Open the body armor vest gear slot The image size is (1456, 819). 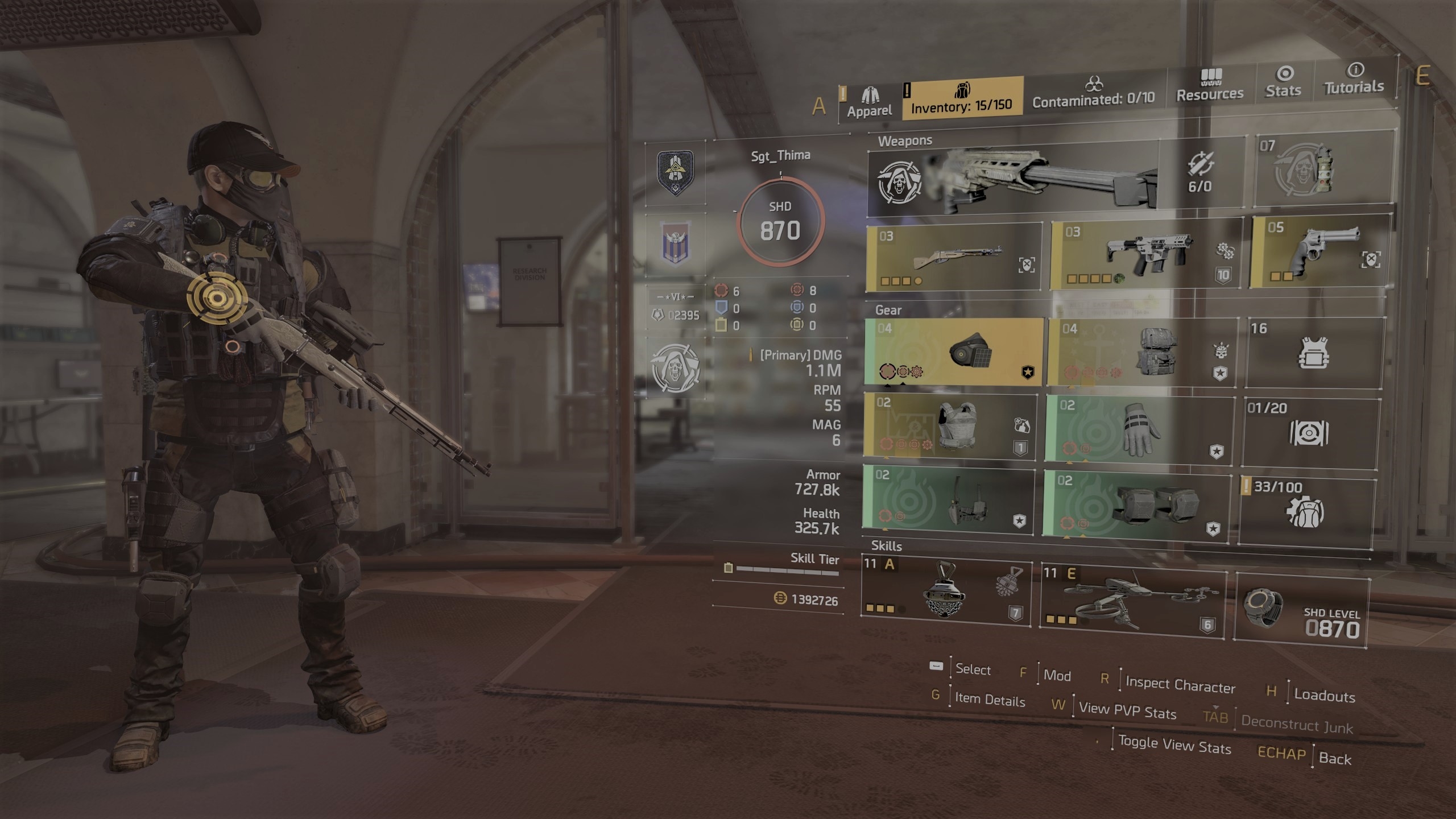(950, 426)
